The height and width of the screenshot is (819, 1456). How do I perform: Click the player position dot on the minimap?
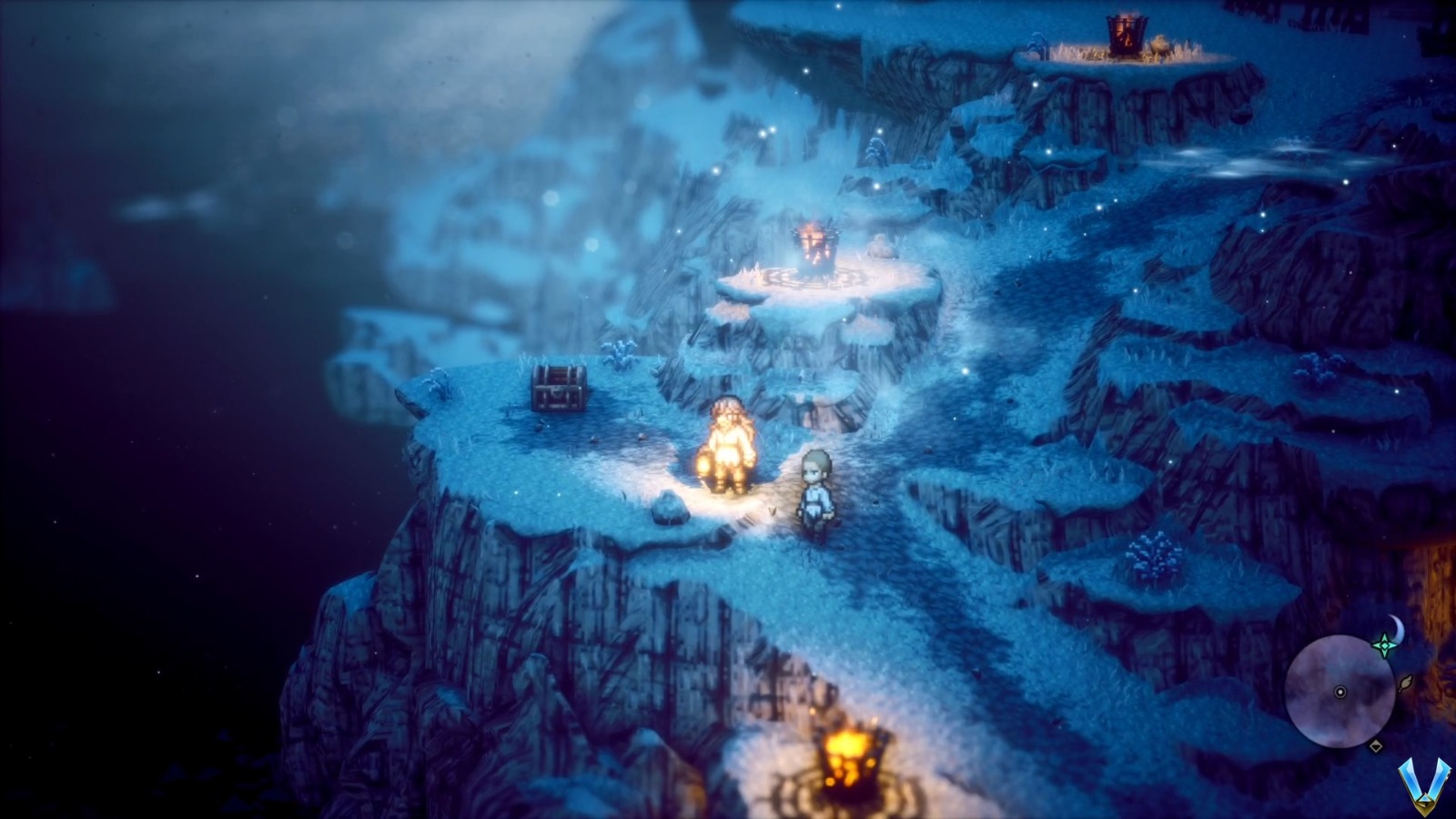1340,693
